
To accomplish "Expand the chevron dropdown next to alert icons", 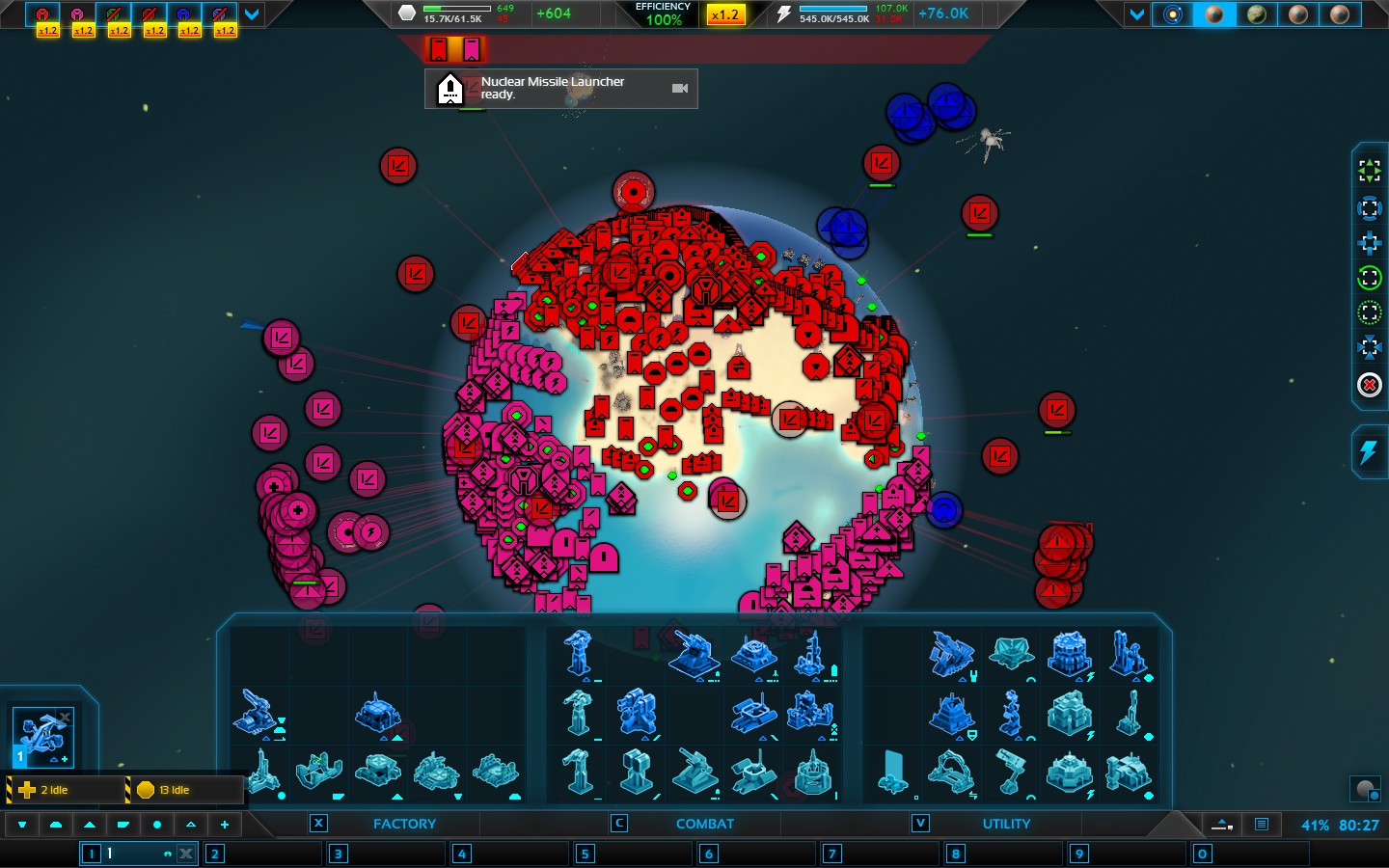I will (x=251, y=14).
